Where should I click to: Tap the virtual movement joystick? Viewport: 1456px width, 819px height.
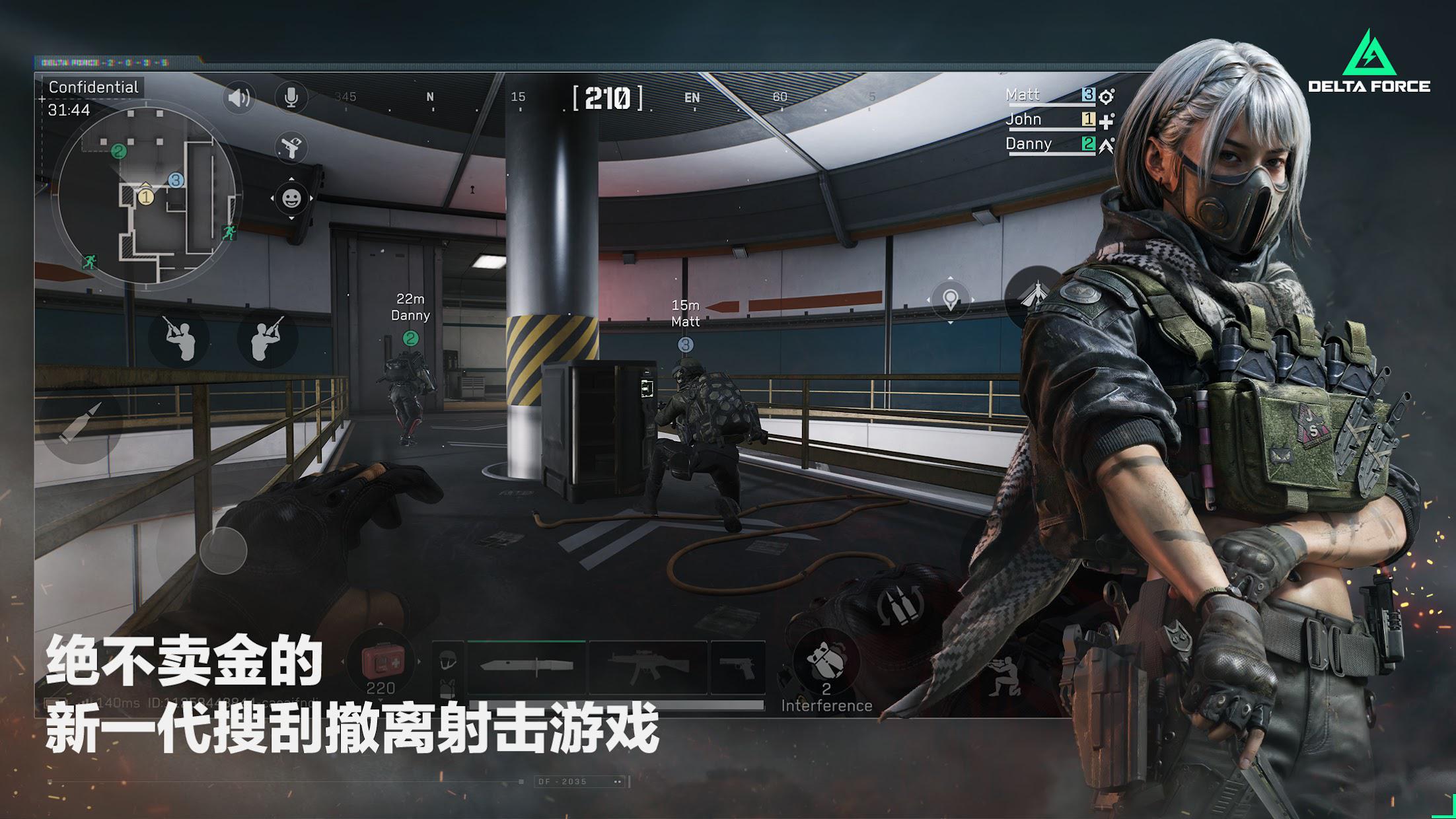click(x=223, y=550)
